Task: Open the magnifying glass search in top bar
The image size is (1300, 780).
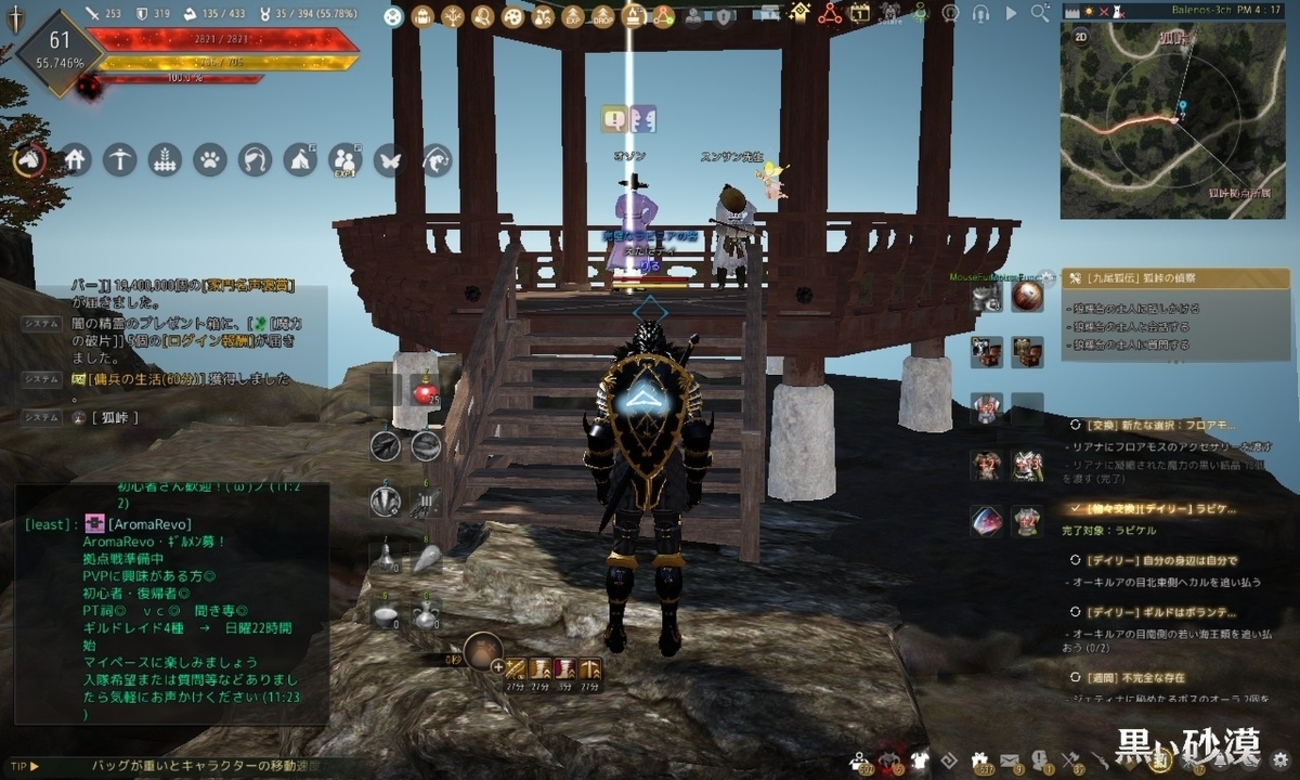Action: click(x=1040, y=13)
